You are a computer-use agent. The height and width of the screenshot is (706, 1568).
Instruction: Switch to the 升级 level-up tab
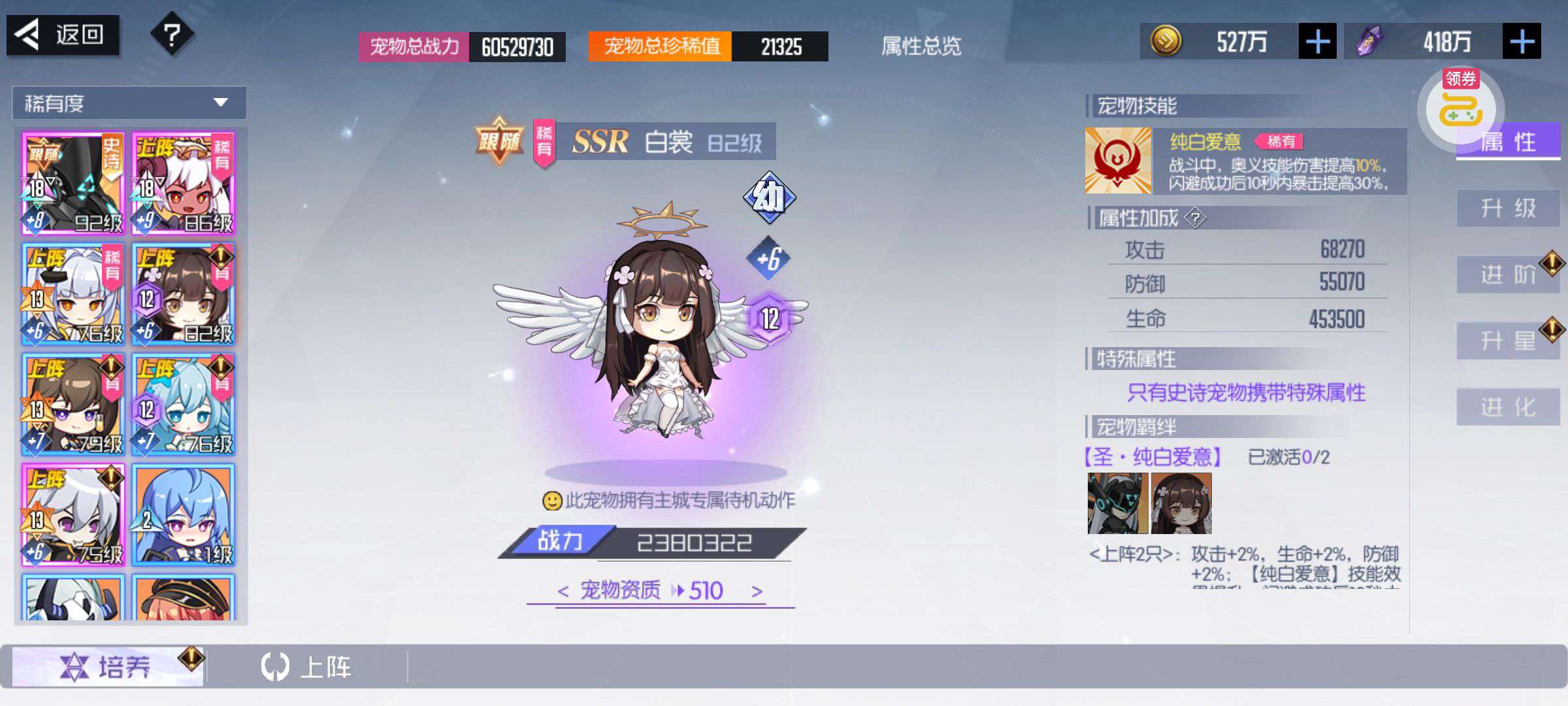point(1508,209)
